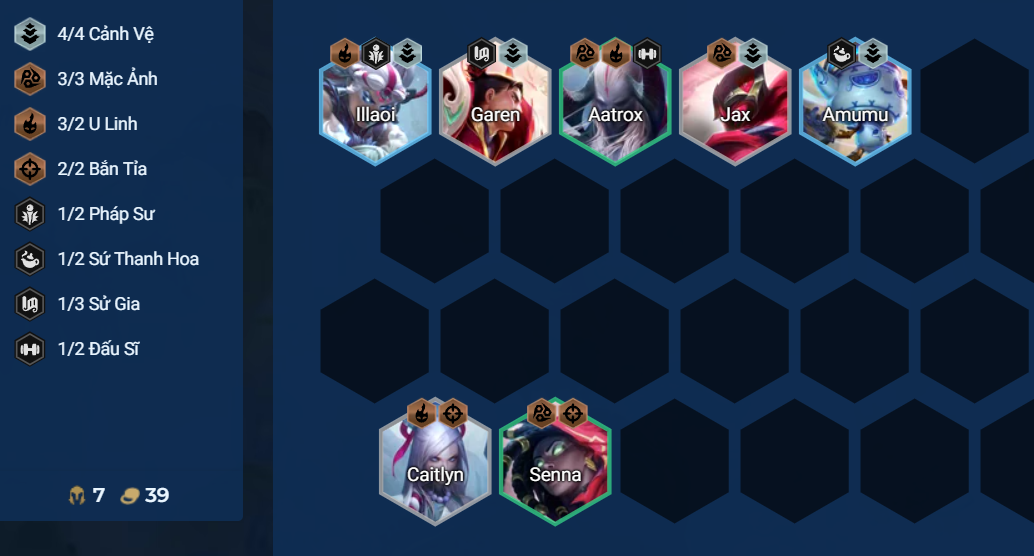
Task: Select the 1/3 Sử Gia trait row
Action: click(99, 304)
